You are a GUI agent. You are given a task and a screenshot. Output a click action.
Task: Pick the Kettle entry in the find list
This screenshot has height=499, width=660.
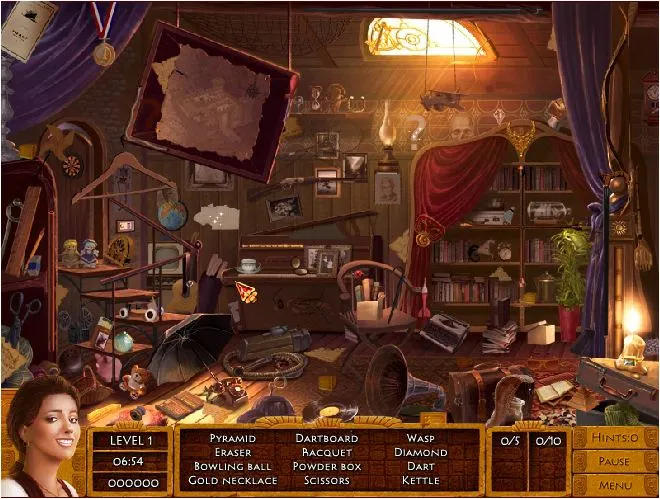[420, 480]
